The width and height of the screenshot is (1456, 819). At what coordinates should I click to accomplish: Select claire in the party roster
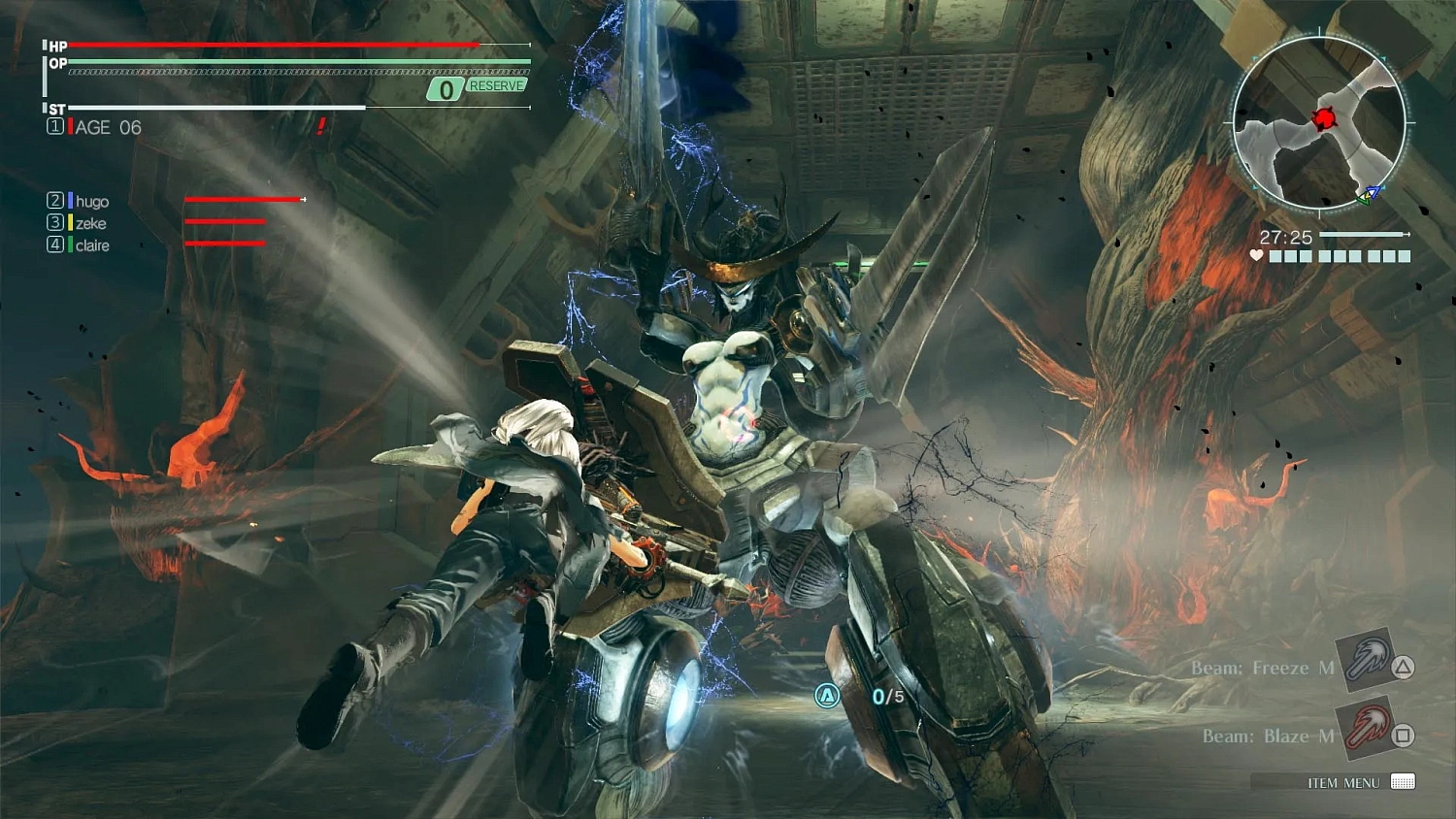pos(93,246)
